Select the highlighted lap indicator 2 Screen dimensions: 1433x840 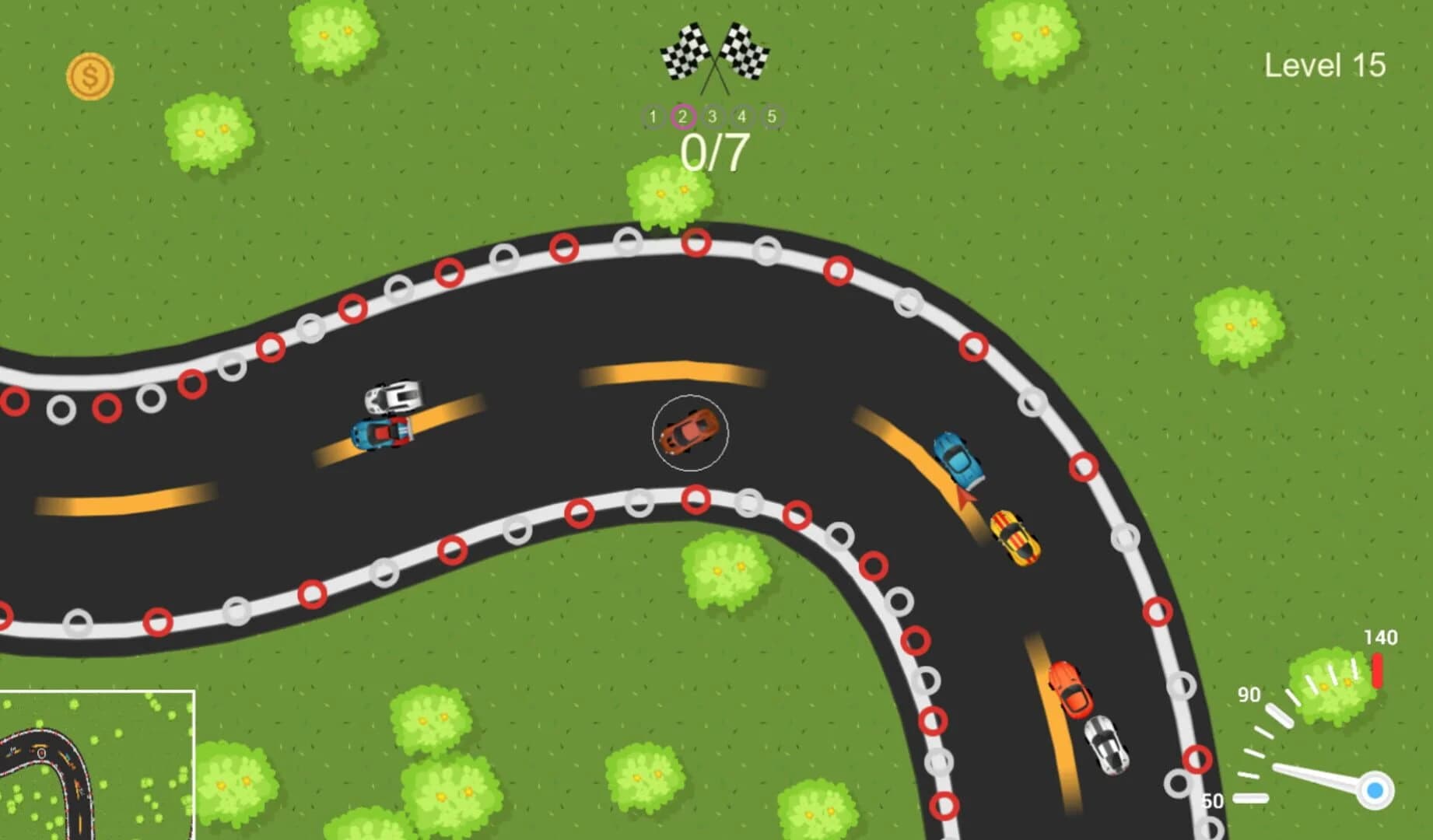(682, 117)
